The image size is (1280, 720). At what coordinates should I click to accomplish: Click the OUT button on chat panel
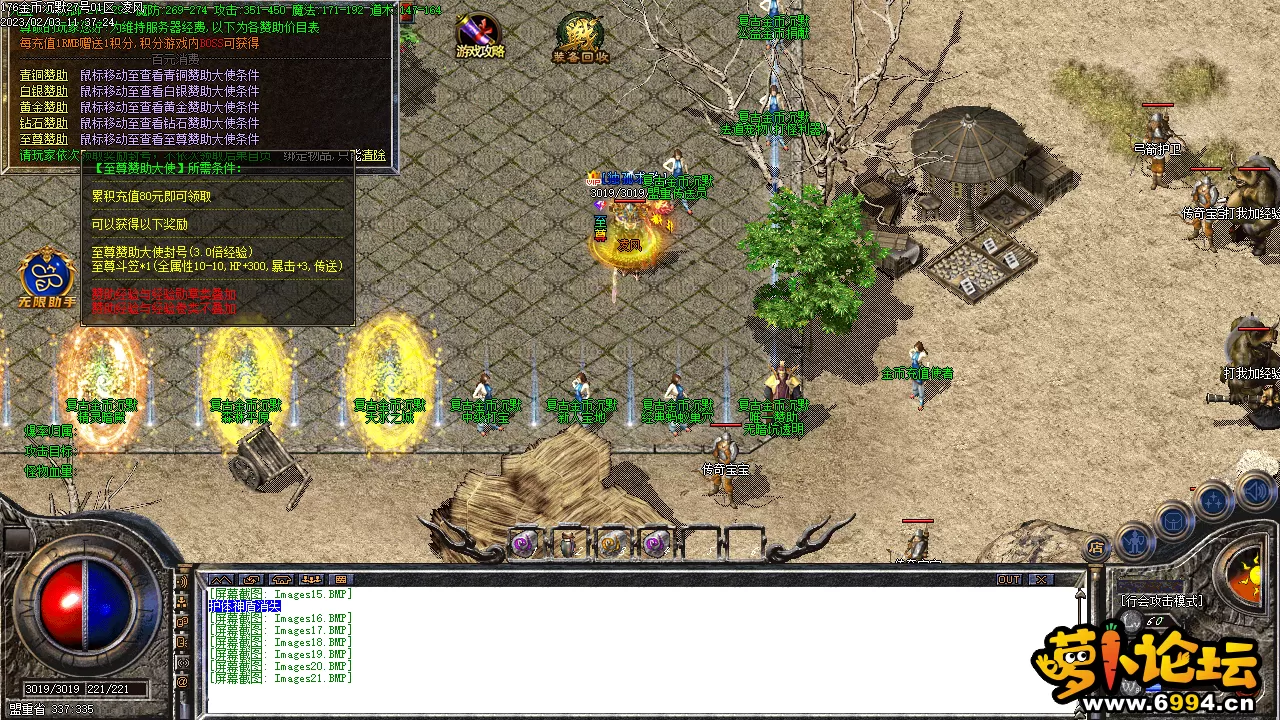click(x=1009, y=580)
